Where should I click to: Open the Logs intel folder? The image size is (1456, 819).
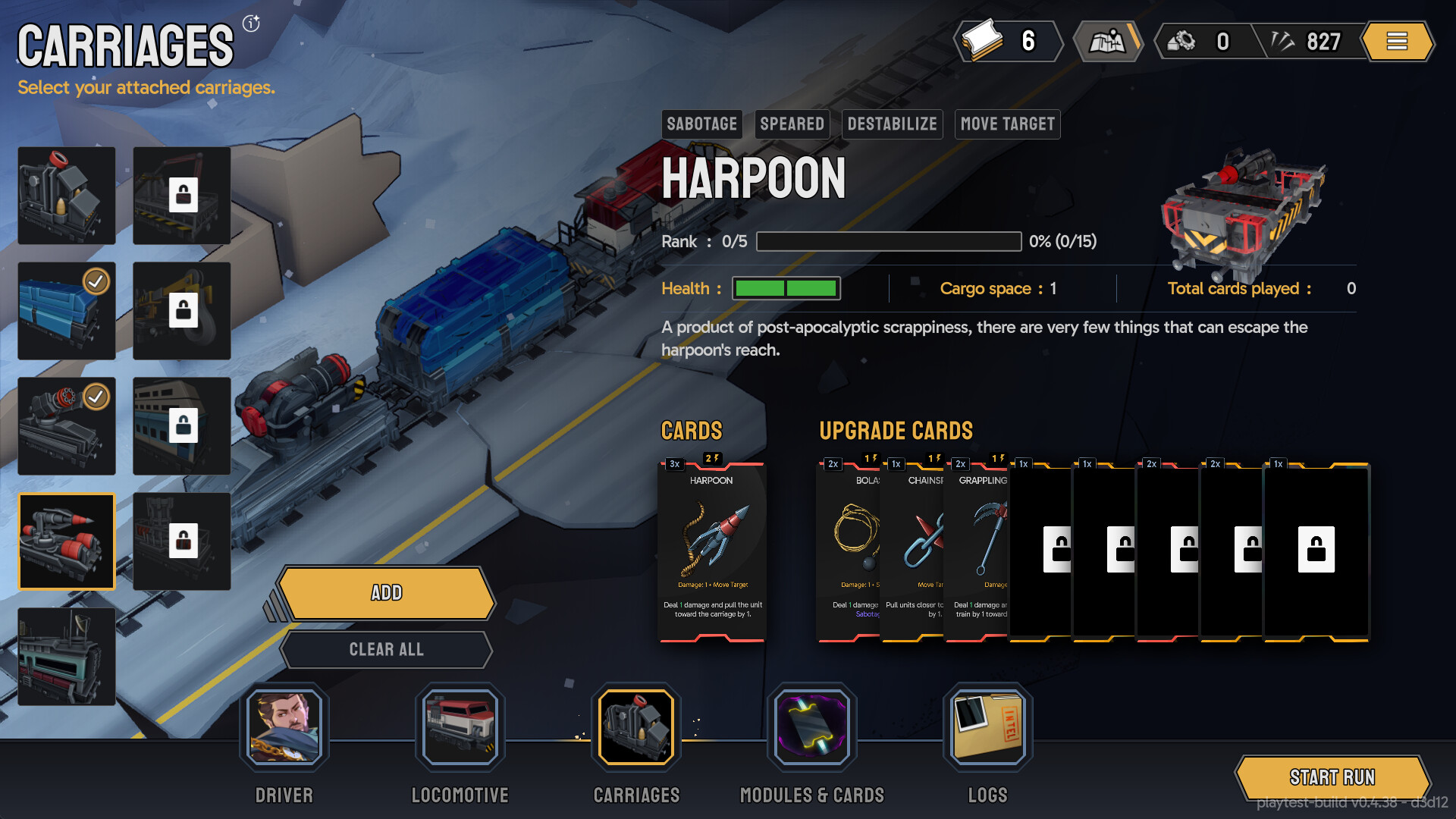[x=987, y=726]
